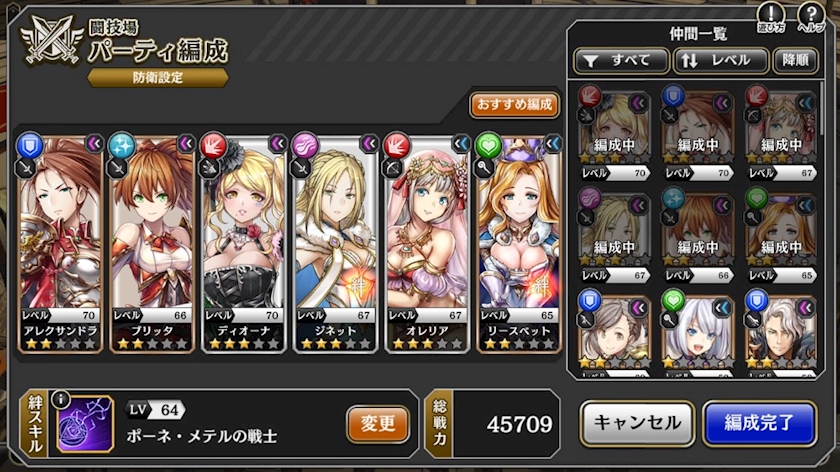This screenshot has width=840, height=472.
Task: Click the 変更 bond skill change button
Action: [378, 424]
